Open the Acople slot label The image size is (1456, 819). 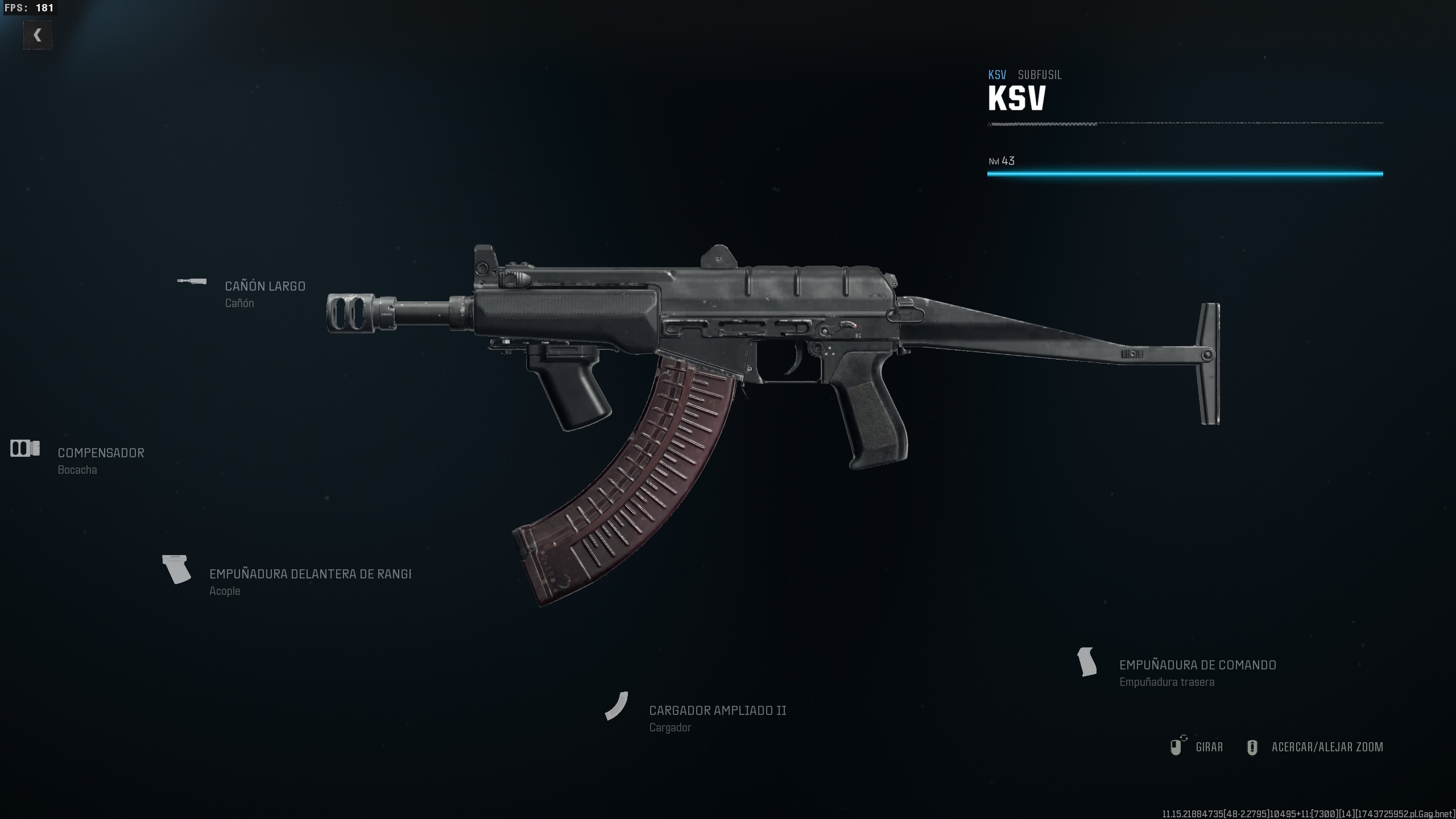point(225,591)
